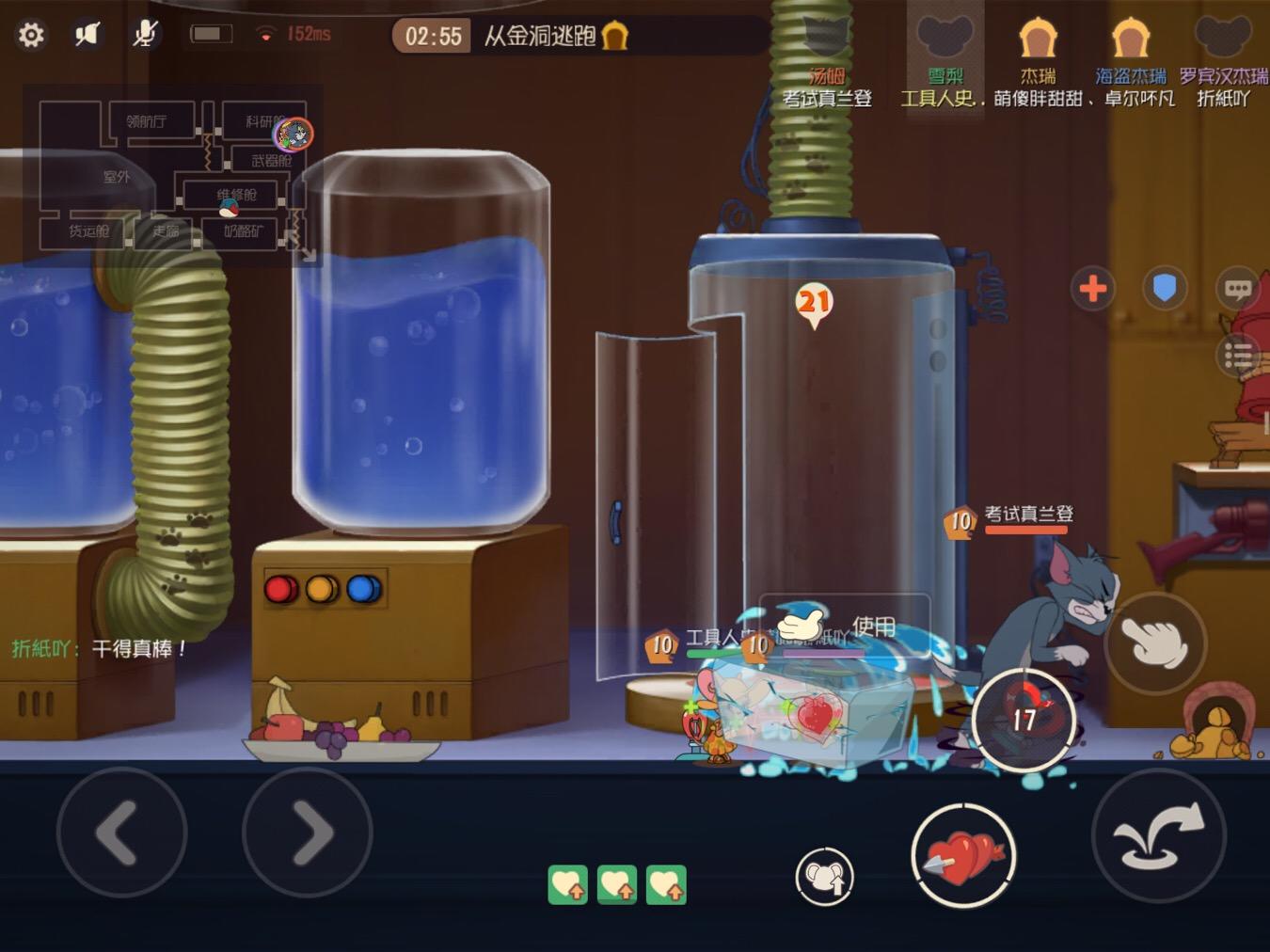Image resolution: width=1270 pixels, height=952 pixels.
Task: Tap the mouse ability icon with up arrow
Action: pyautogui.click(x=825, y=874)
